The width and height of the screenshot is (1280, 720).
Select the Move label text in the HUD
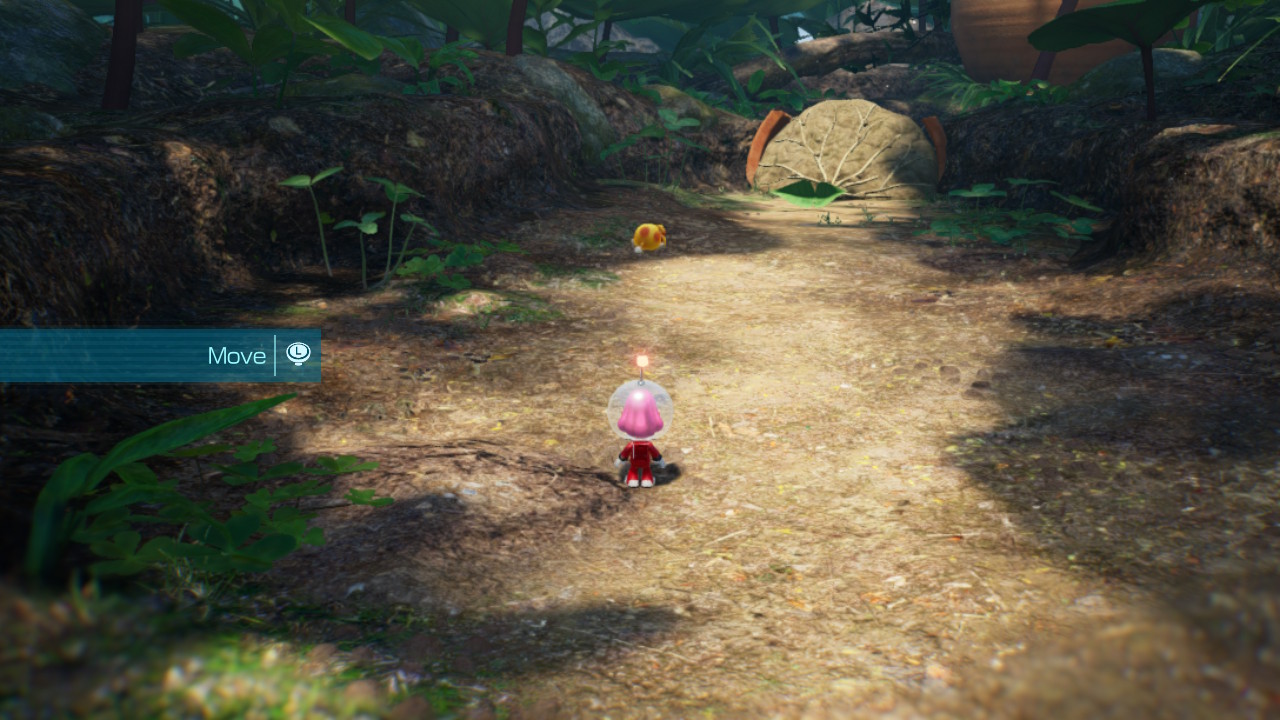click(236, 355)
